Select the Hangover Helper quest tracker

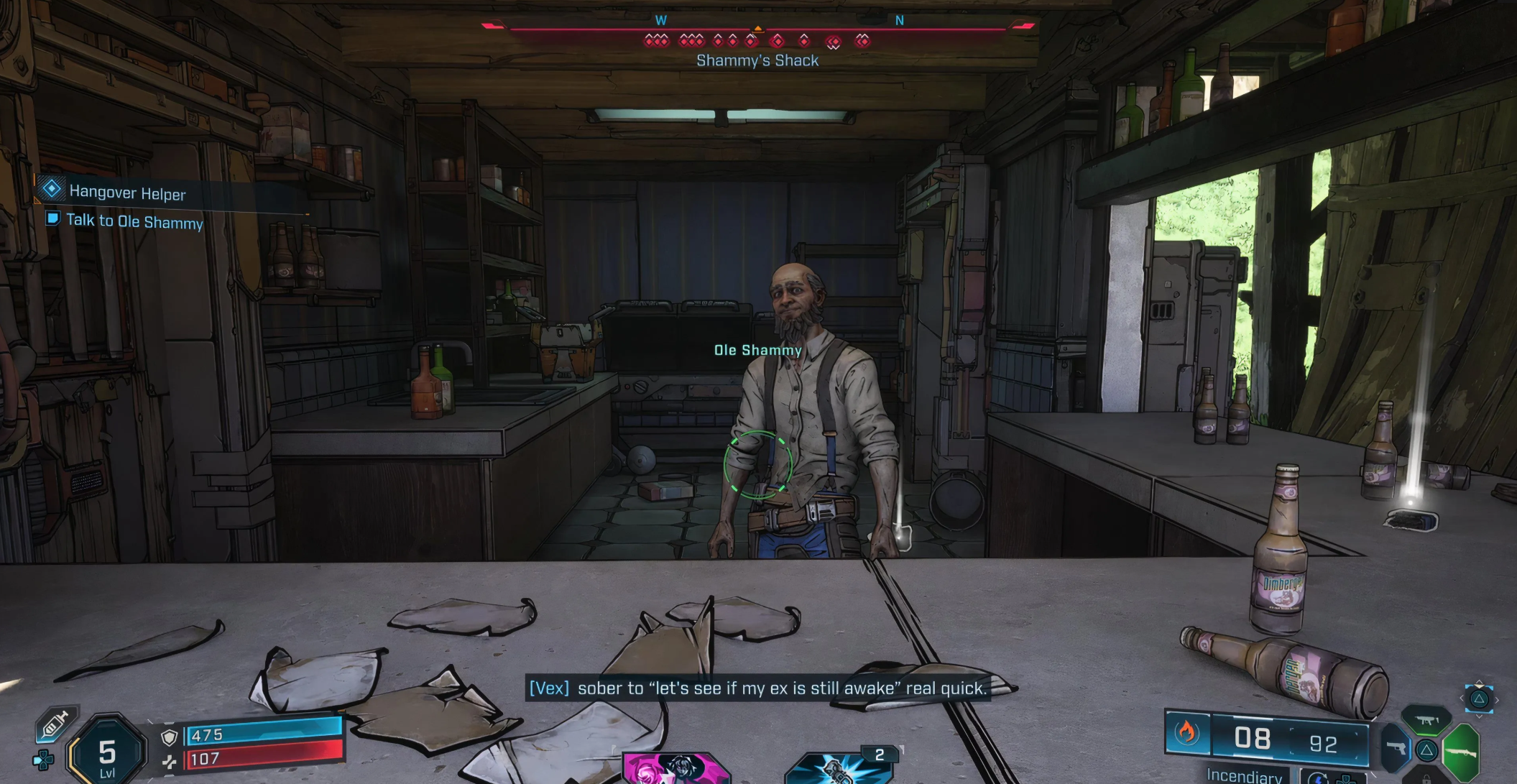126,192
